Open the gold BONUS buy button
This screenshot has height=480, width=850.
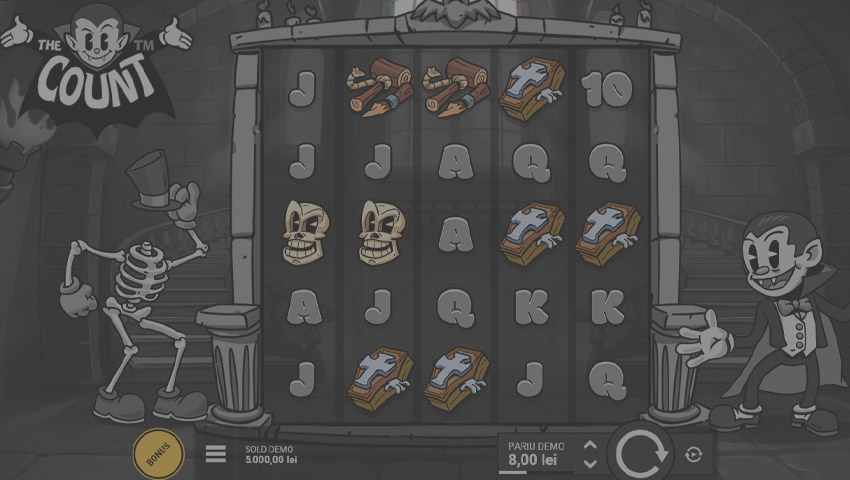(x=159, y=455)
